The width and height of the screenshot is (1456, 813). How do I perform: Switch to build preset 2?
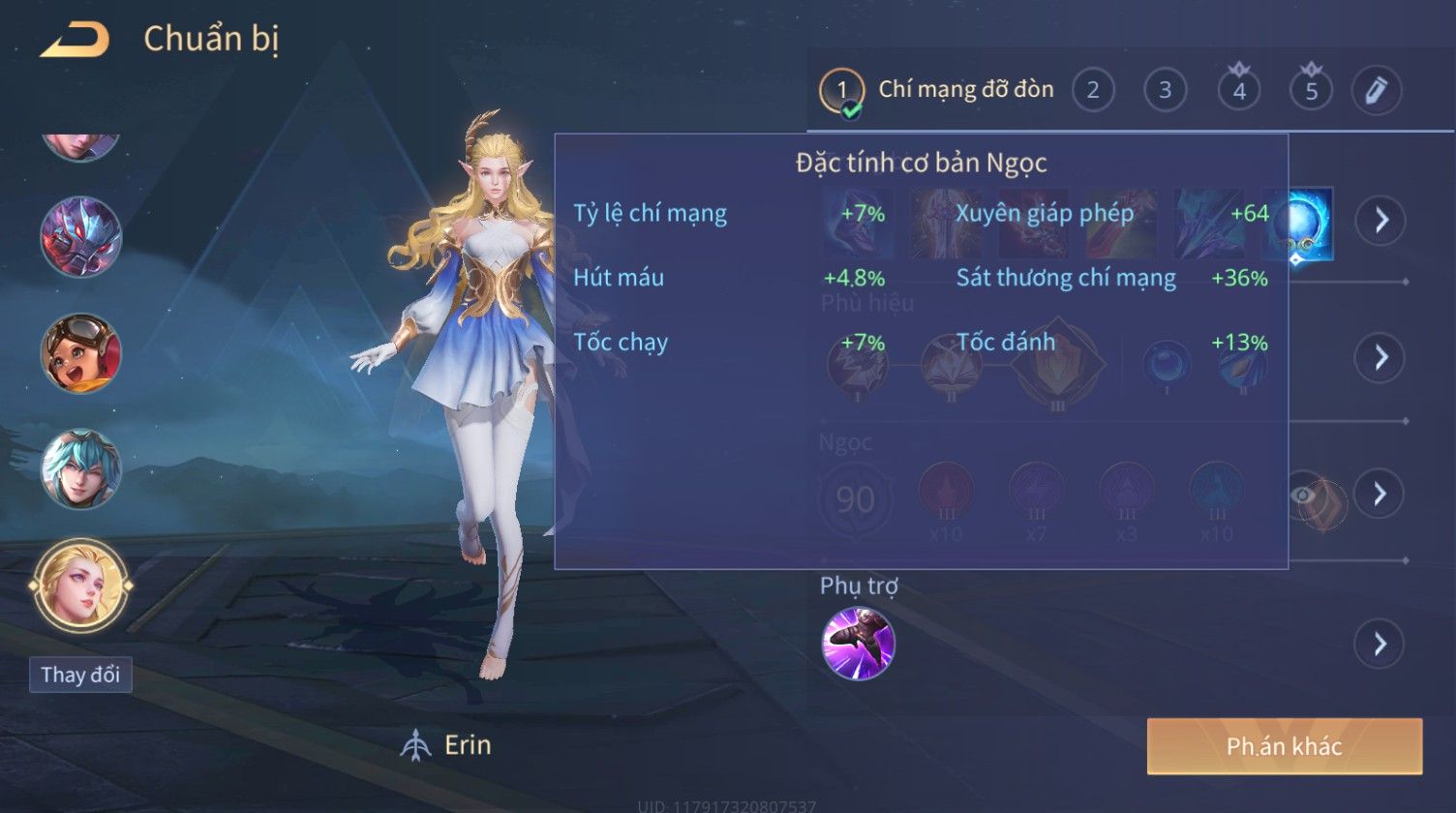1093,91
